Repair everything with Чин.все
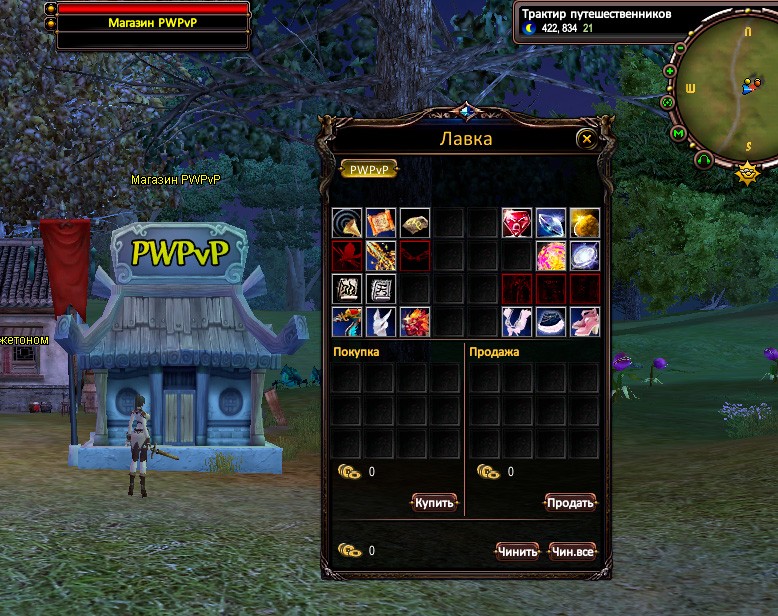The width and height of the screenshot is (778, 616). click(572, 551)
